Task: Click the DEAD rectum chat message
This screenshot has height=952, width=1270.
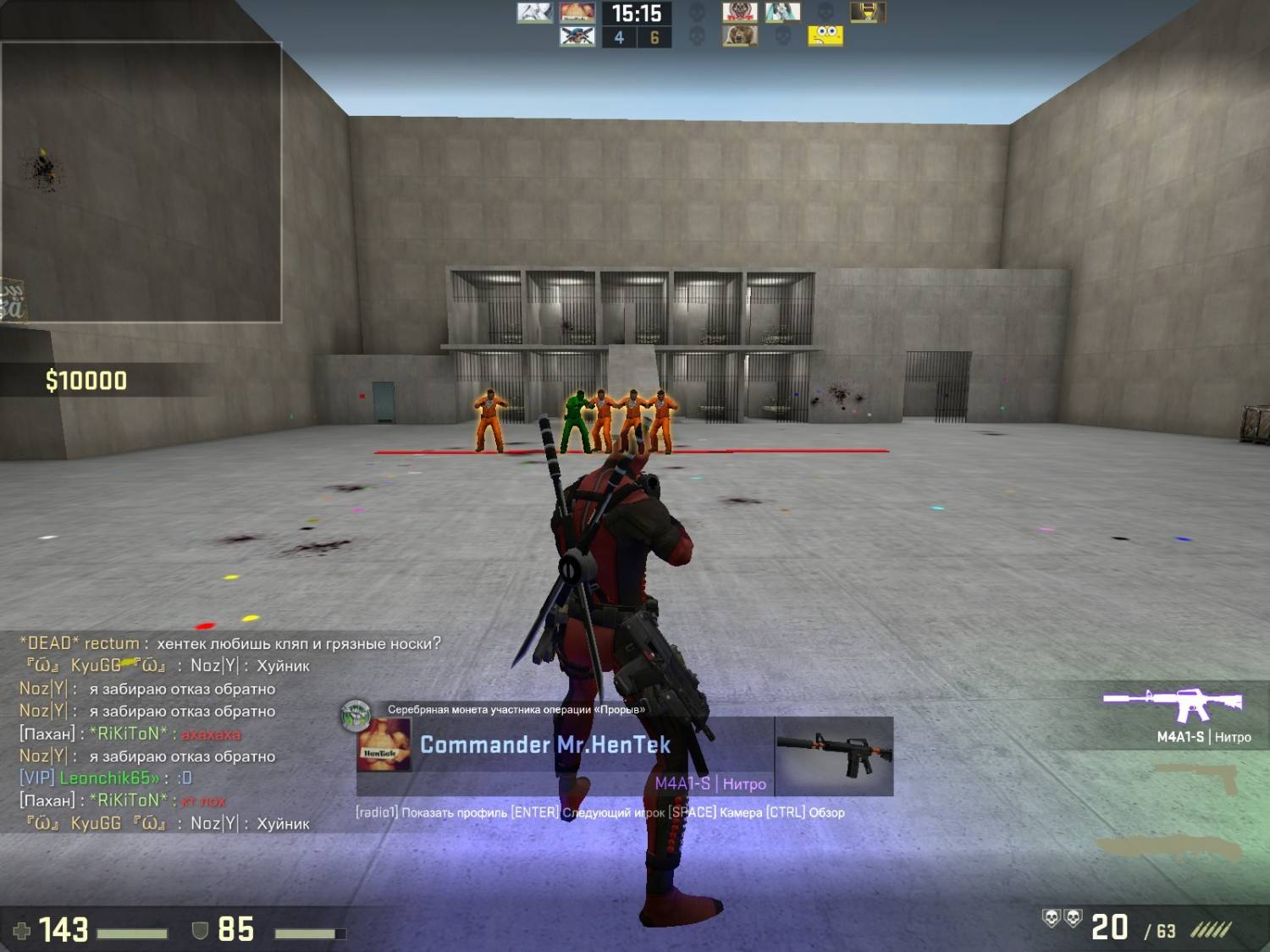Action: click(x=229, y=643)
